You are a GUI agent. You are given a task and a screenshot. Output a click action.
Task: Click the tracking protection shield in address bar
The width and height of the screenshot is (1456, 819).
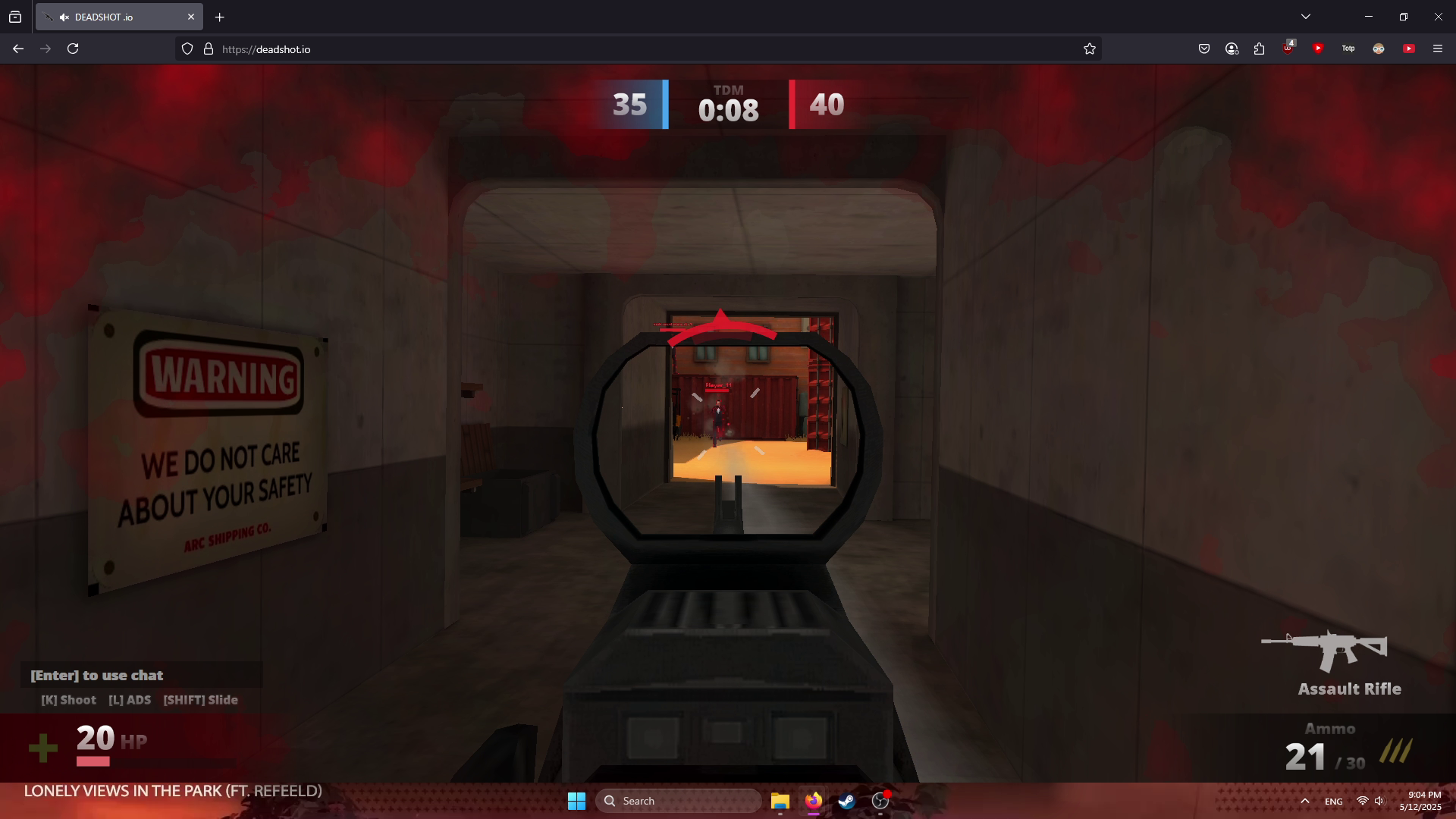187,49
